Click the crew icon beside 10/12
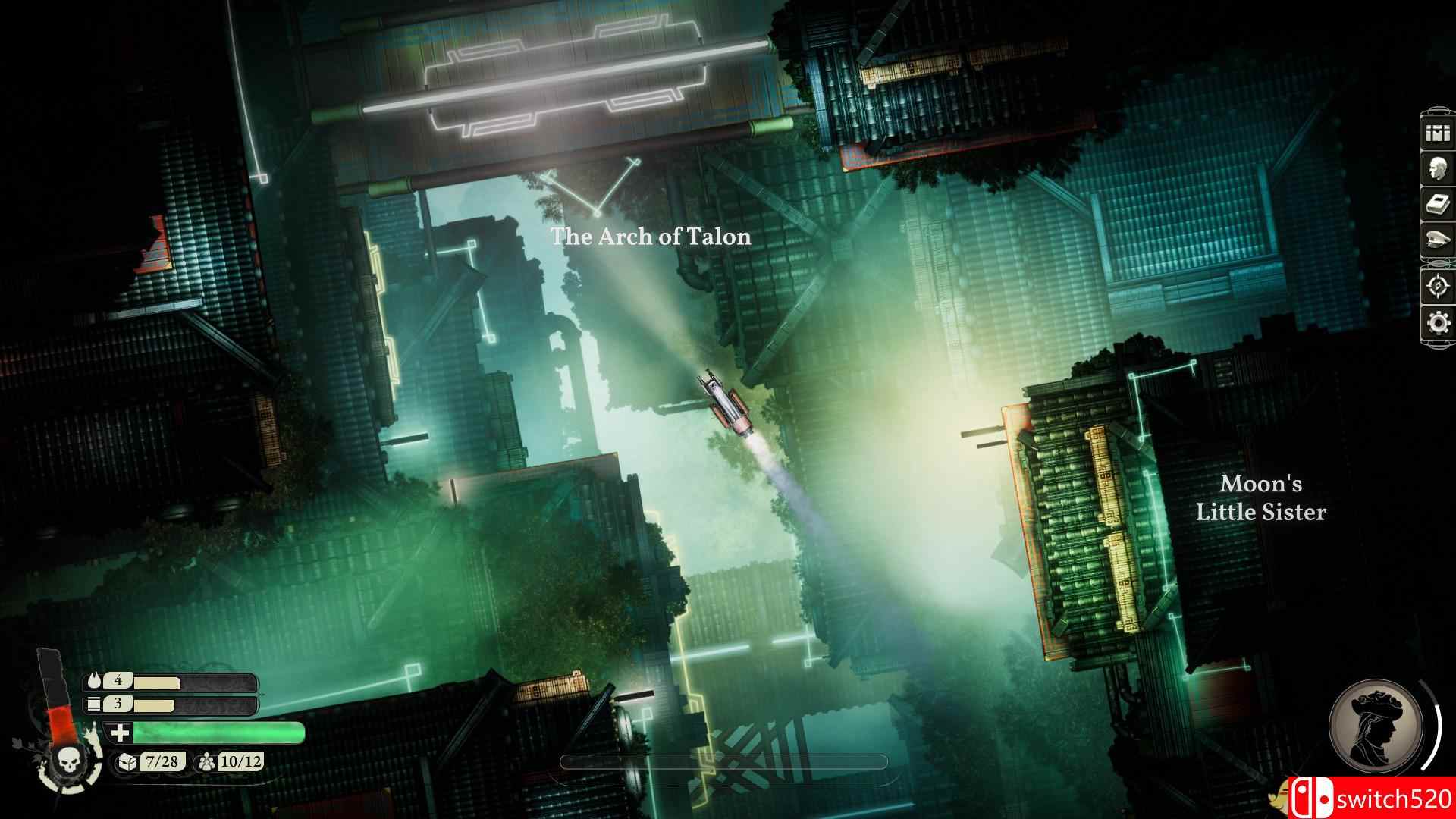The width and height of the screenshot is (1456, 819). click(x=206, y=763)
